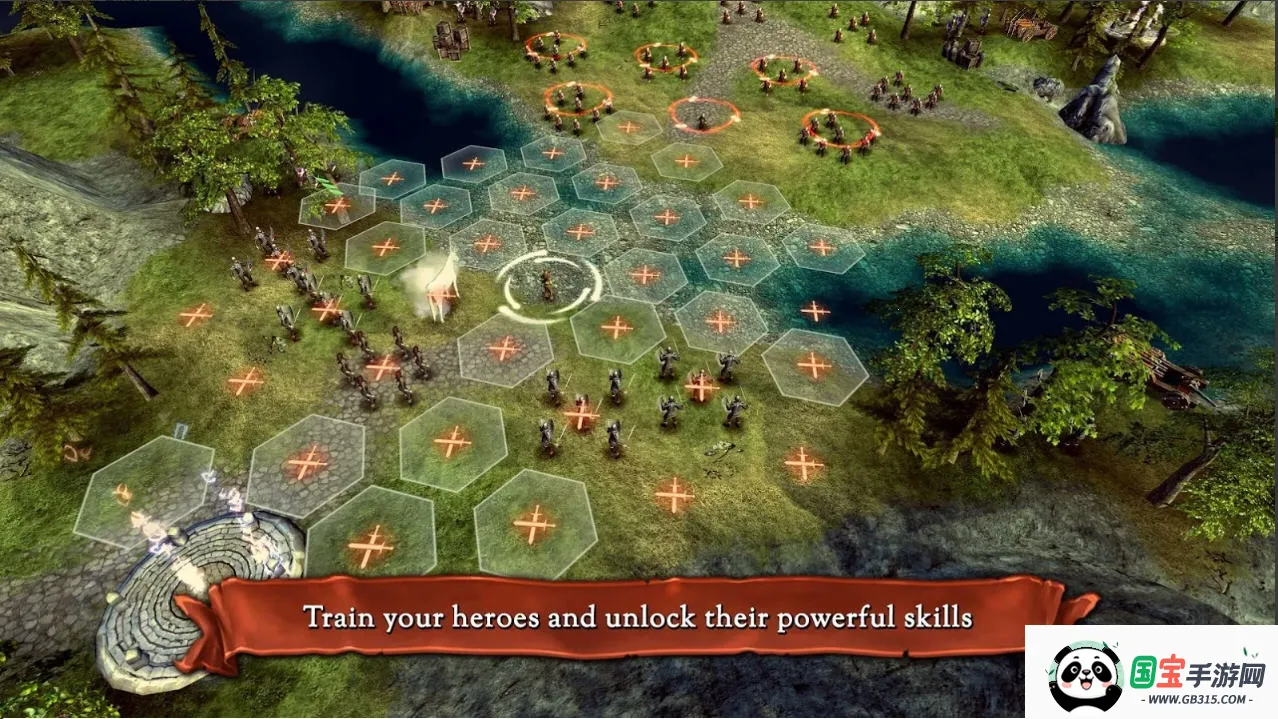Select the hero inside the white ring
Screen dimensions: 1278x719
(547, 286)
